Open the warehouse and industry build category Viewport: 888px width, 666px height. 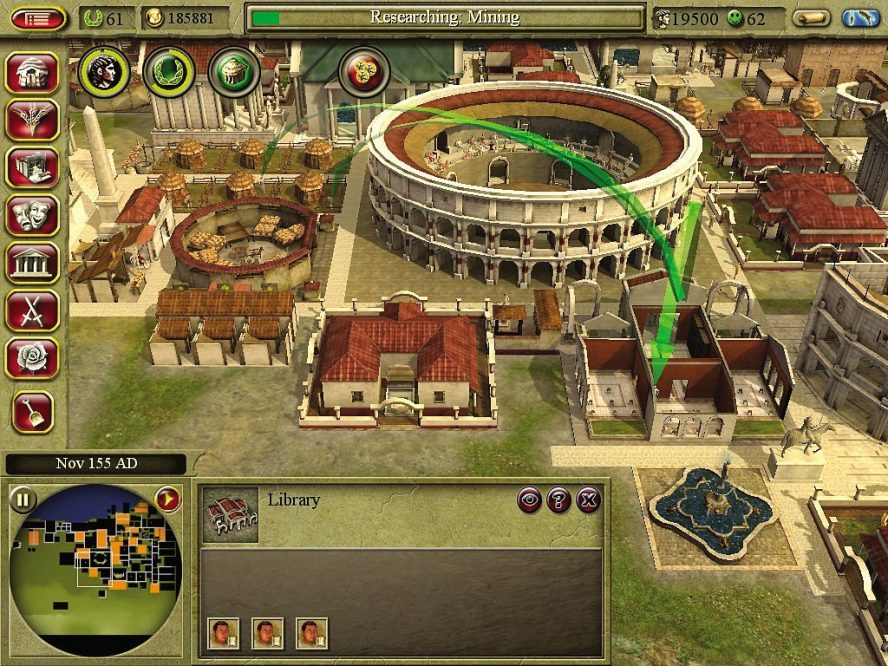click(32, 168)
